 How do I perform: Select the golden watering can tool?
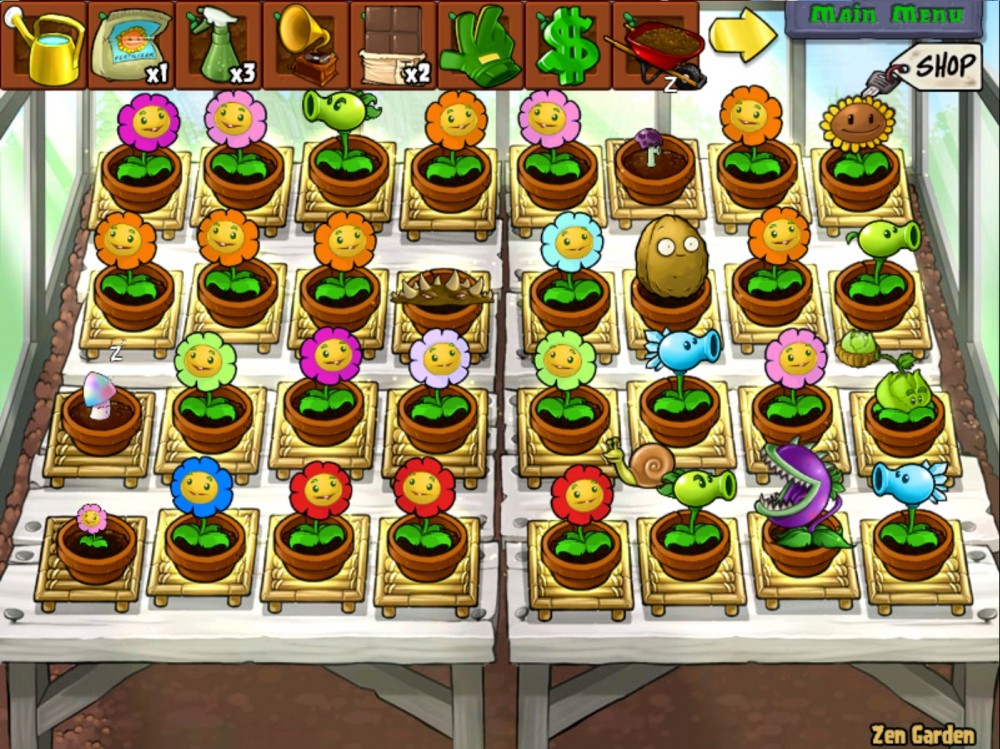(x=44, y=45)
